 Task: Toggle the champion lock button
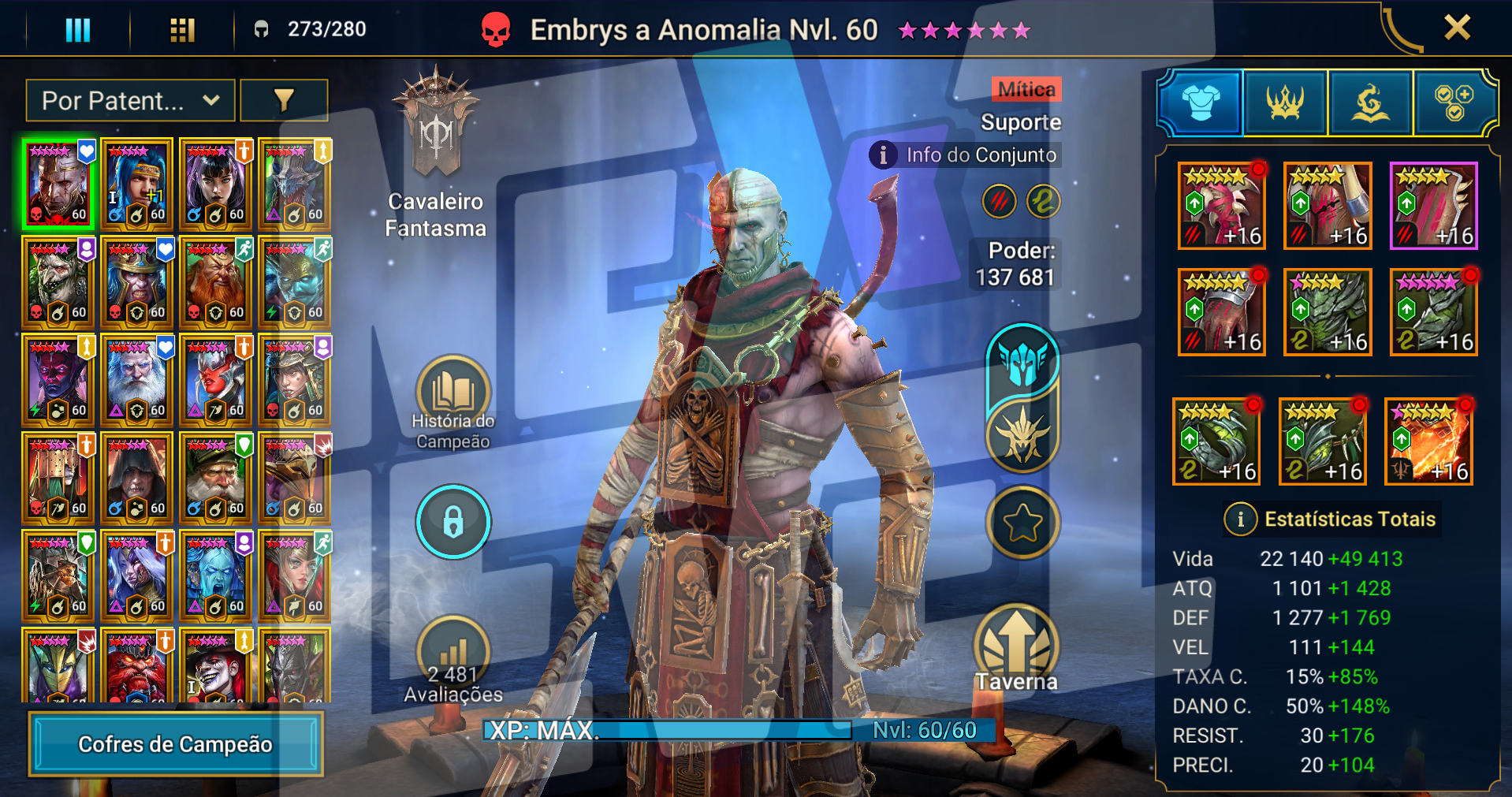tap(453, 522)
